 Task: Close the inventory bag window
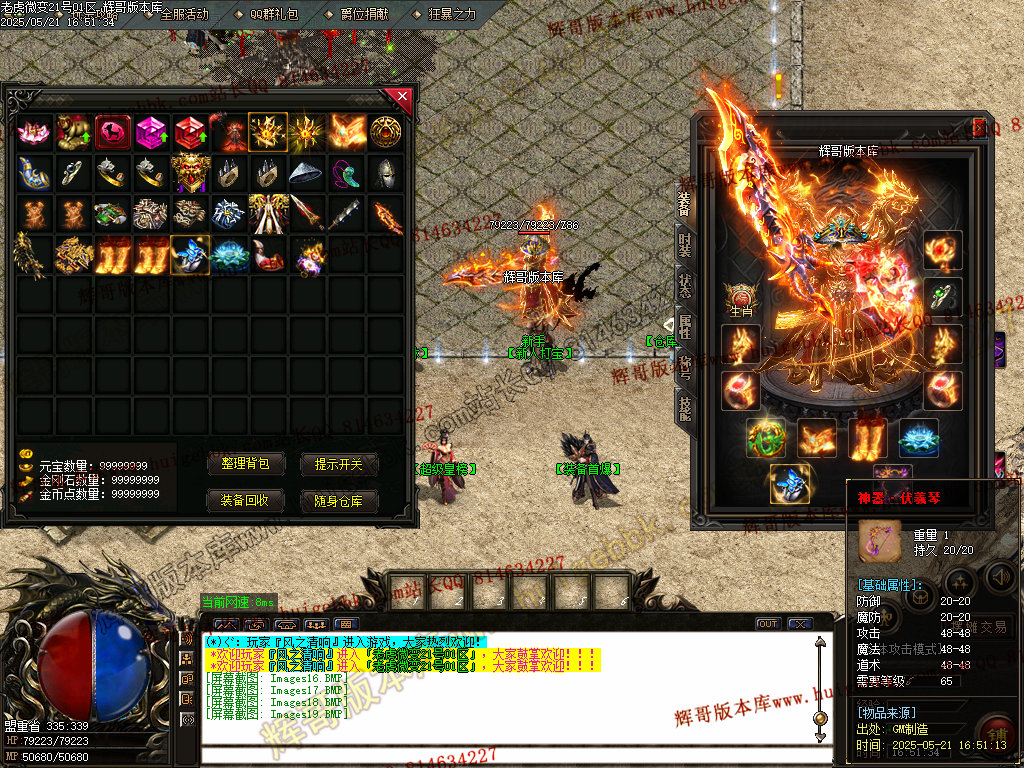tap(401, 97)
